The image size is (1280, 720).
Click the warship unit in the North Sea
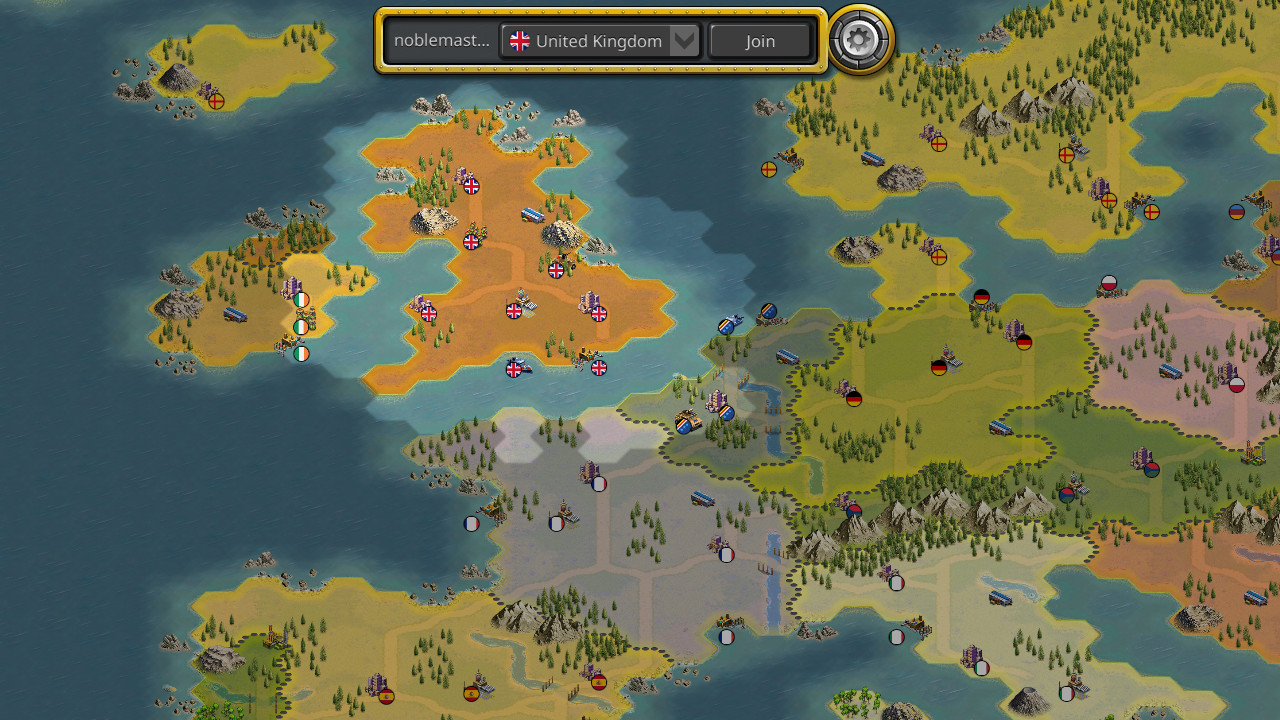[x=735, y=318]
